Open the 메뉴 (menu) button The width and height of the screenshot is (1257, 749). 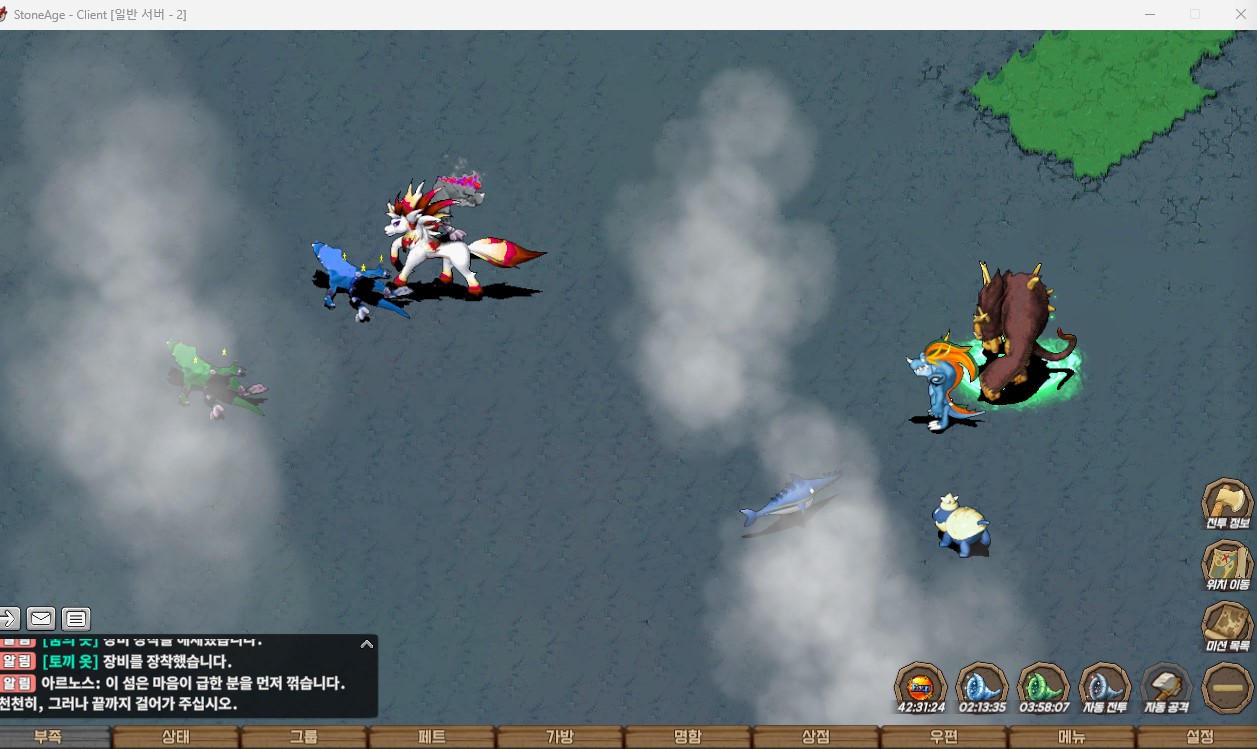[x=1072, y=737]
